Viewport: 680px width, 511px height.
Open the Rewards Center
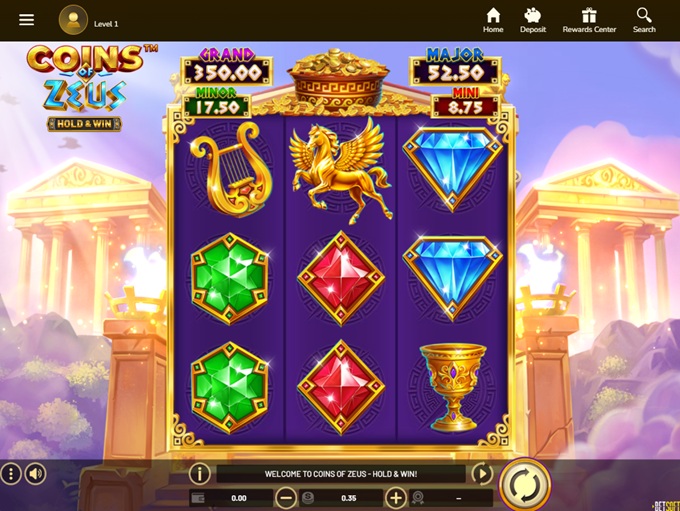[x=589, y=20]
